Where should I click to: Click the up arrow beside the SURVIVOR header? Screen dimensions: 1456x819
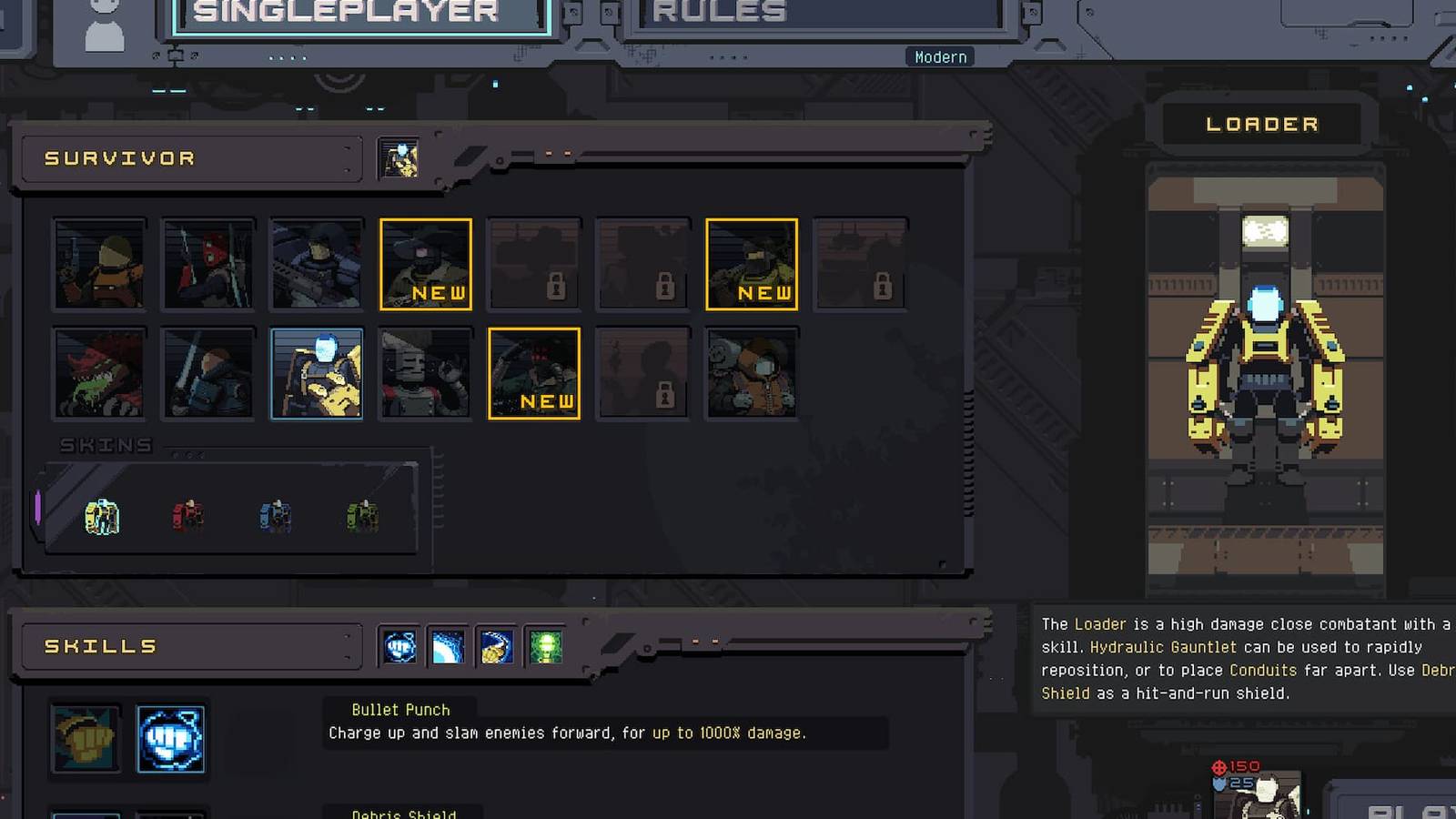pyautogui.click(x=347, y=148)
